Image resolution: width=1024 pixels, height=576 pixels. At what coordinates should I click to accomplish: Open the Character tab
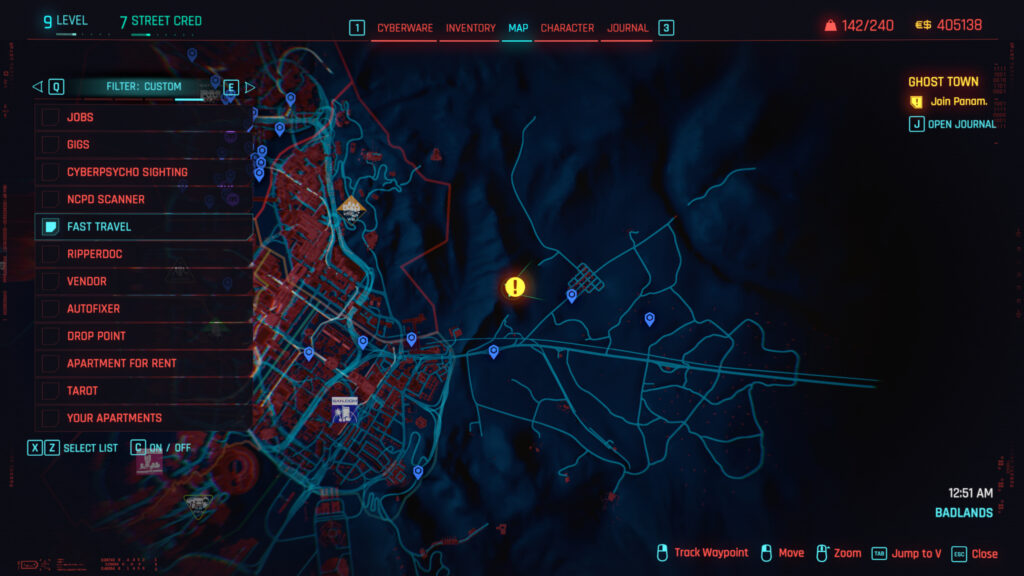pyautogui.click(x=567, y=28)
